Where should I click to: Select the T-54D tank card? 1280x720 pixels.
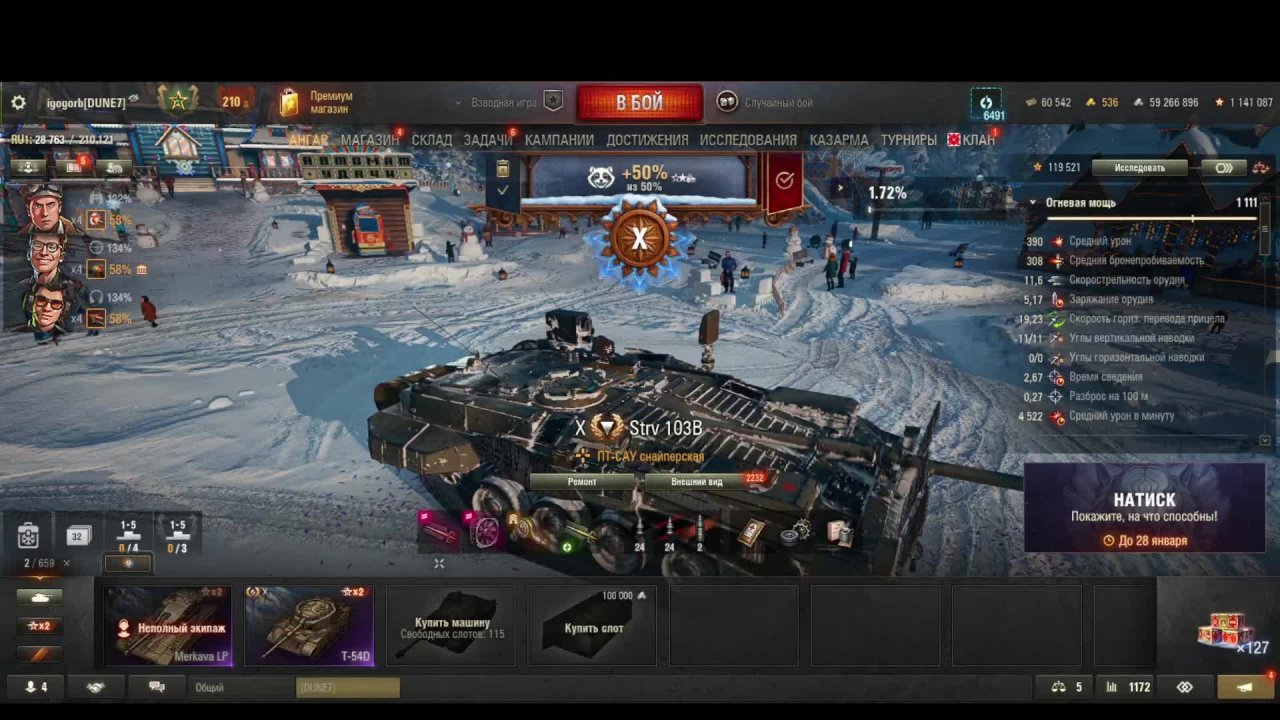click(309, 626)
